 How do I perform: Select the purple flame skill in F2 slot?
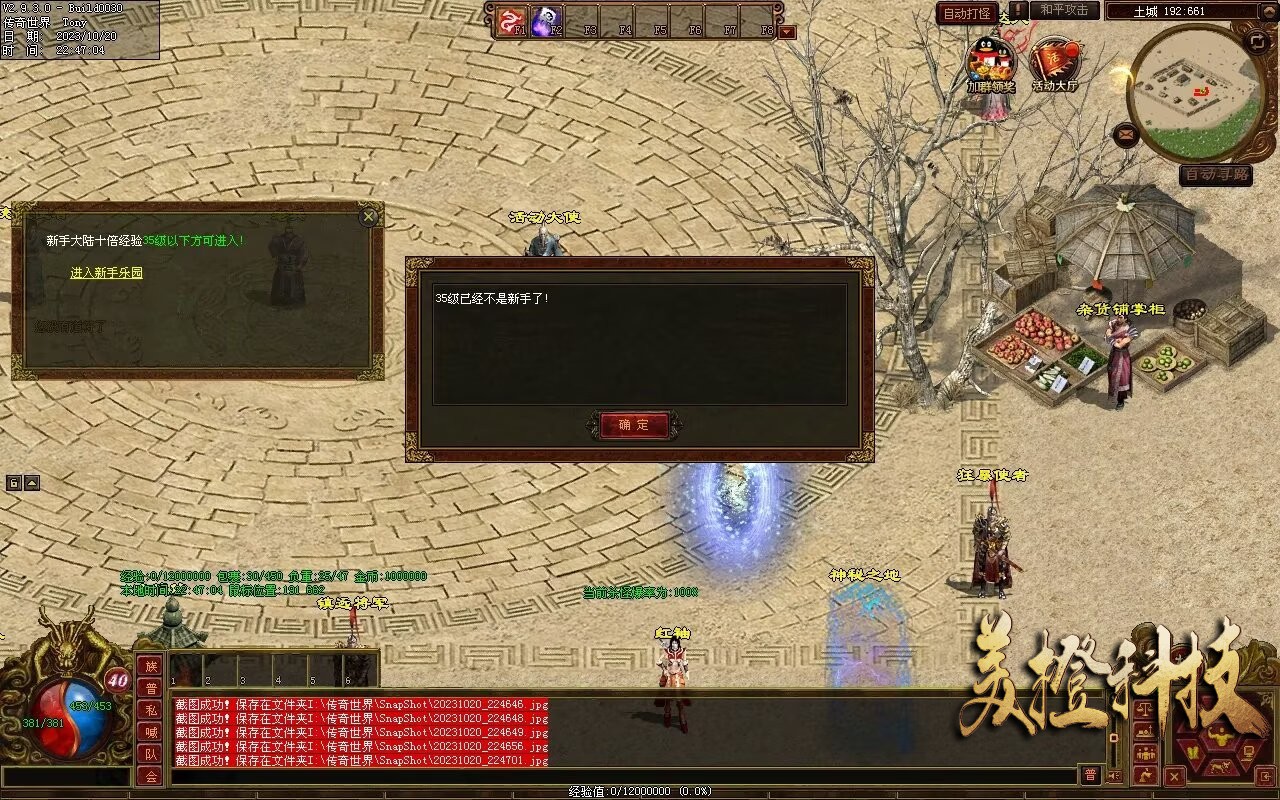pyautogui.click(x=546, y=19)
